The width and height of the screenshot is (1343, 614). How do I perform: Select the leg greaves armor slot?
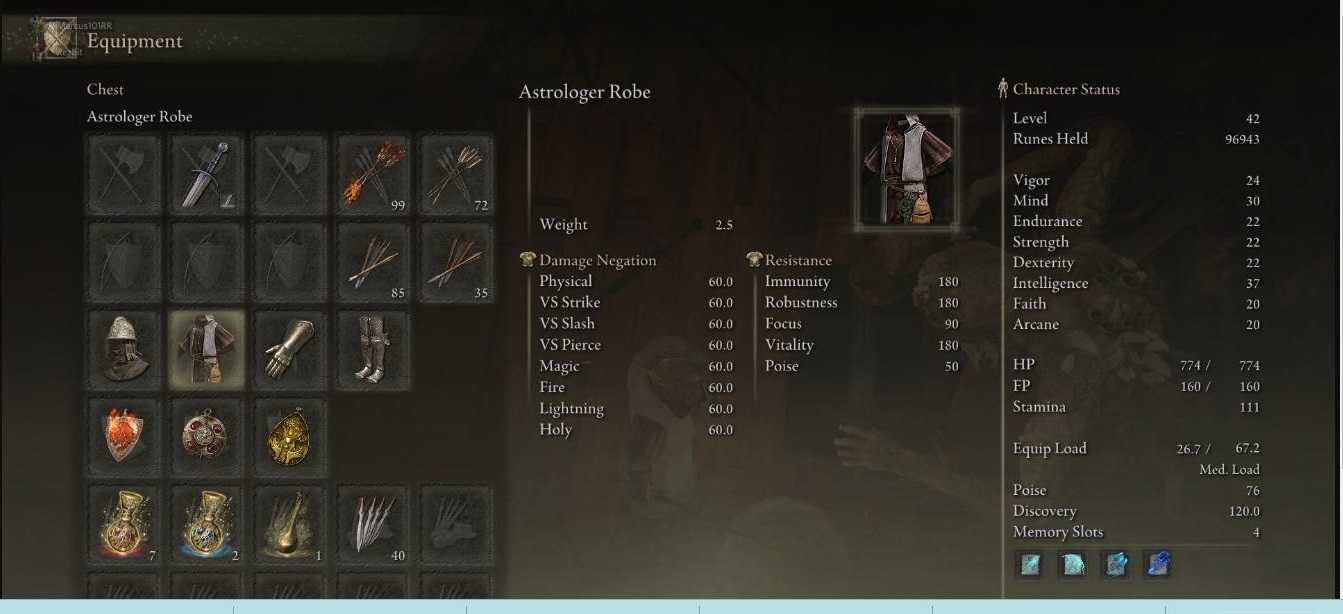coord(372,349)
